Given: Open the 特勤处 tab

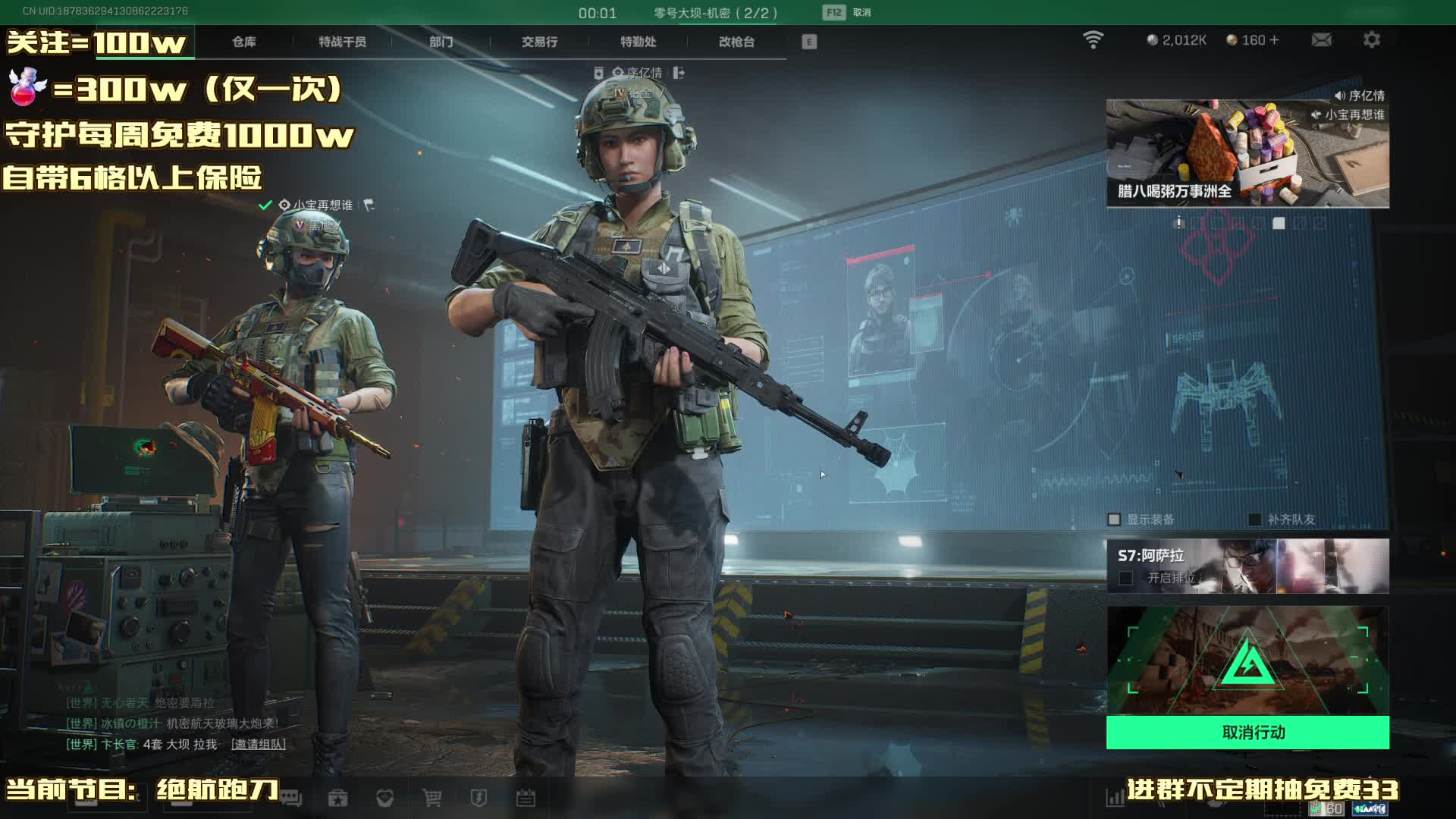Looking at the screenshot, I should [638, 42].
